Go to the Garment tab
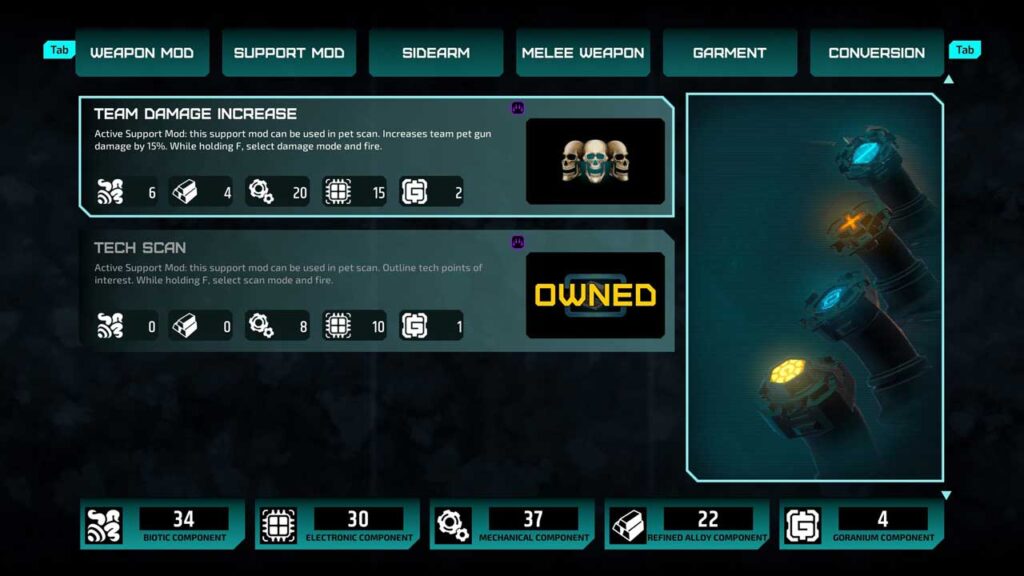This screenshot has height=576, width=1024. coord(730,53)
